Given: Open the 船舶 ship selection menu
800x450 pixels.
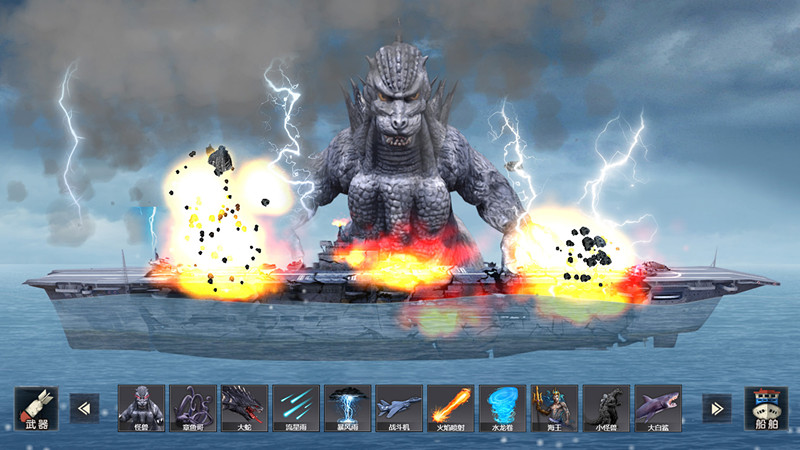Looking at the screenshot, I should coord(765,408).
